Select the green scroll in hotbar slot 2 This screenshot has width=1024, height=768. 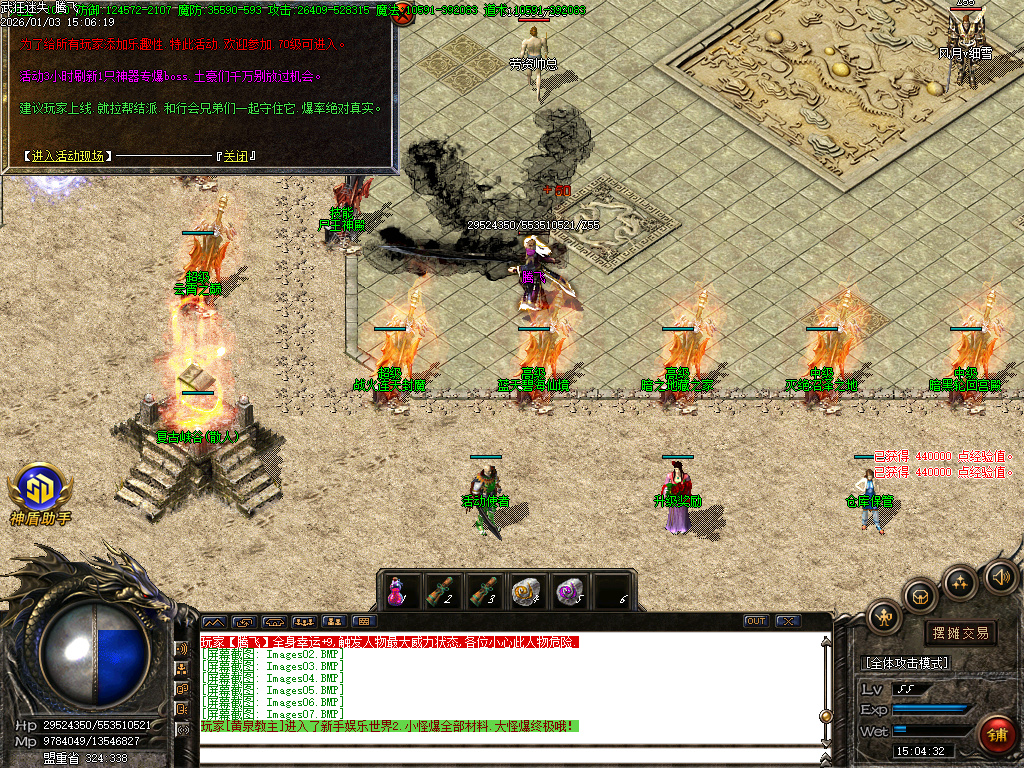442,591
